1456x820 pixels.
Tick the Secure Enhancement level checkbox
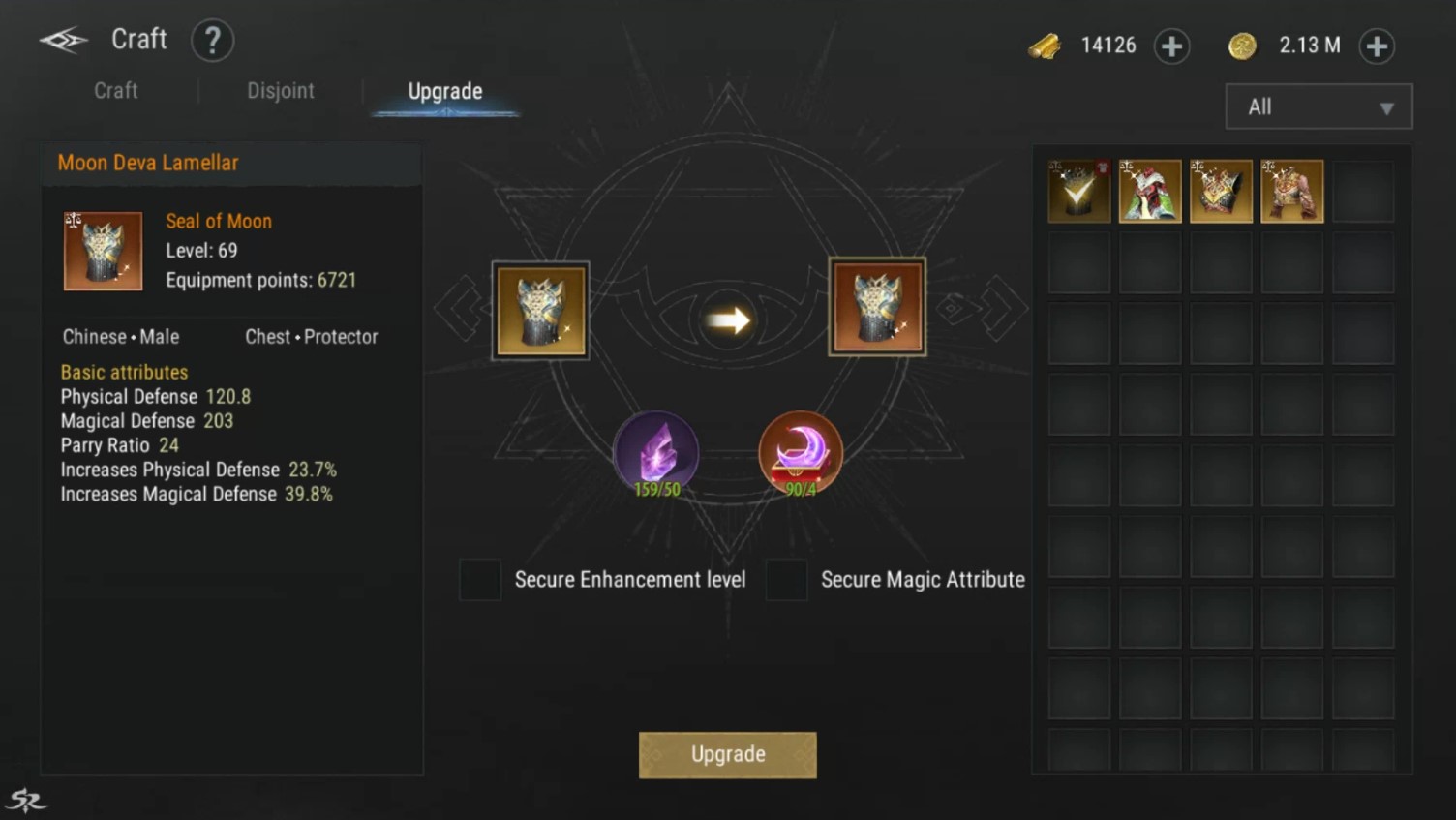pos(480,579)
